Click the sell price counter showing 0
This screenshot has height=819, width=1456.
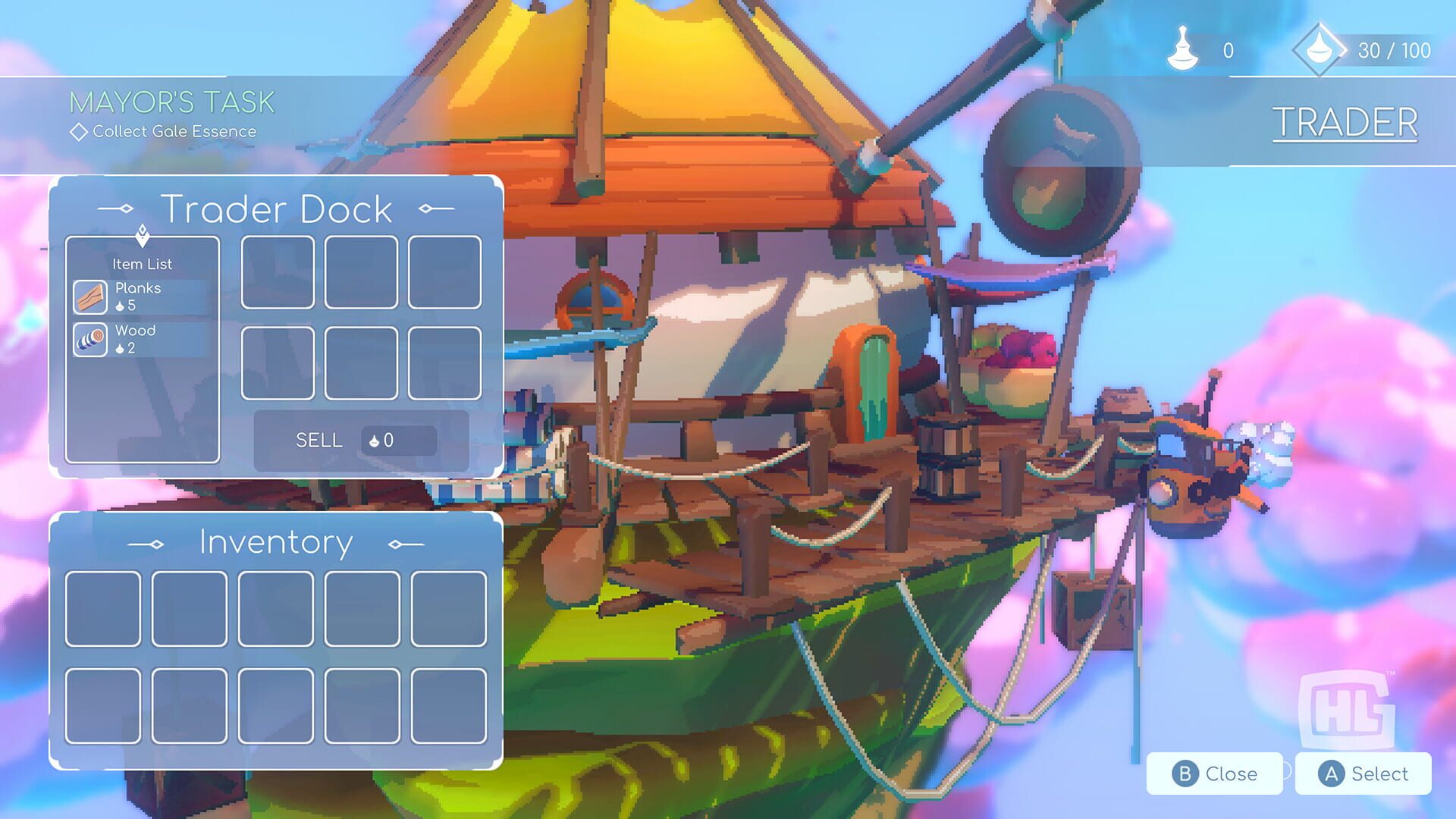400,440
